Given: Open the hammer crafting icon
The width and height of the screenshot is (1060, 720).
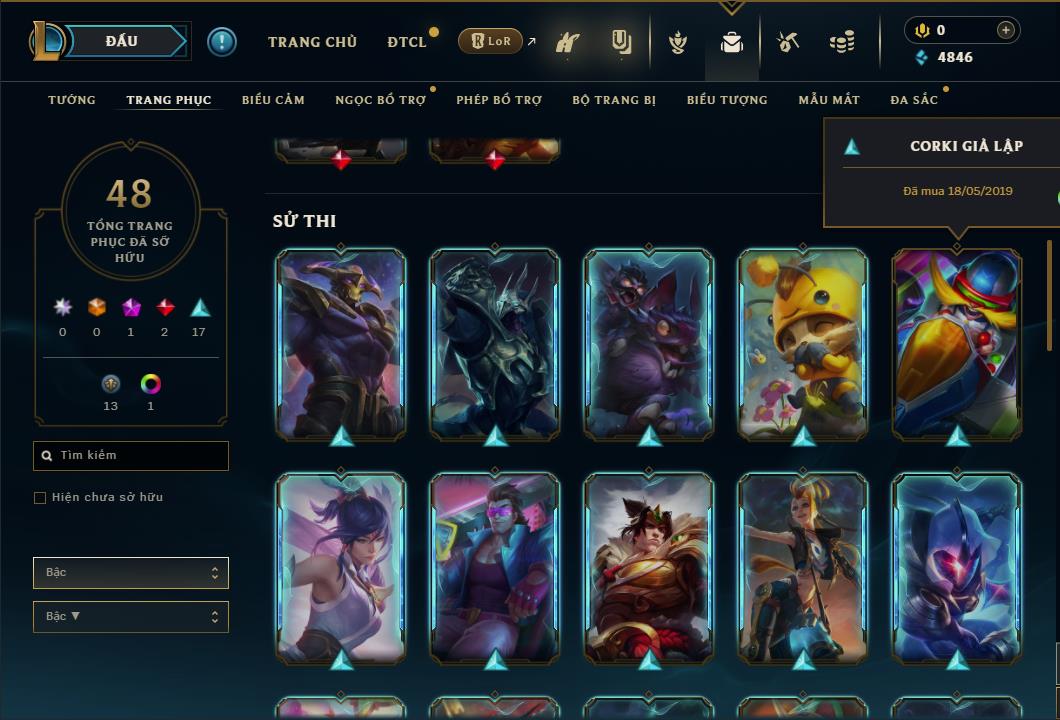Looking at the screenshot, I should coord(788,42).
